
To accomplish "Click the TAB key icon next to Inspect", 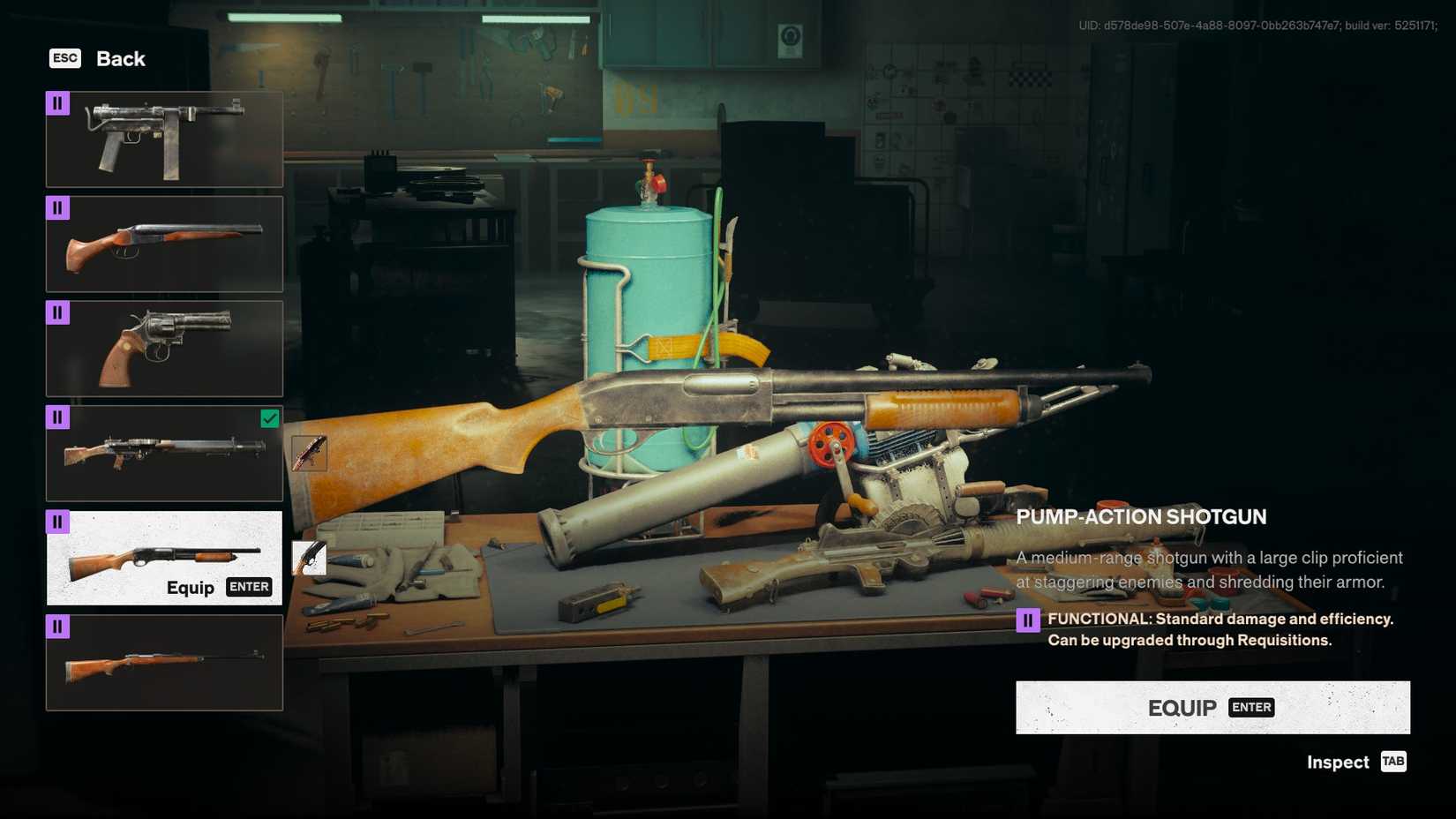I will (1392, 762).
